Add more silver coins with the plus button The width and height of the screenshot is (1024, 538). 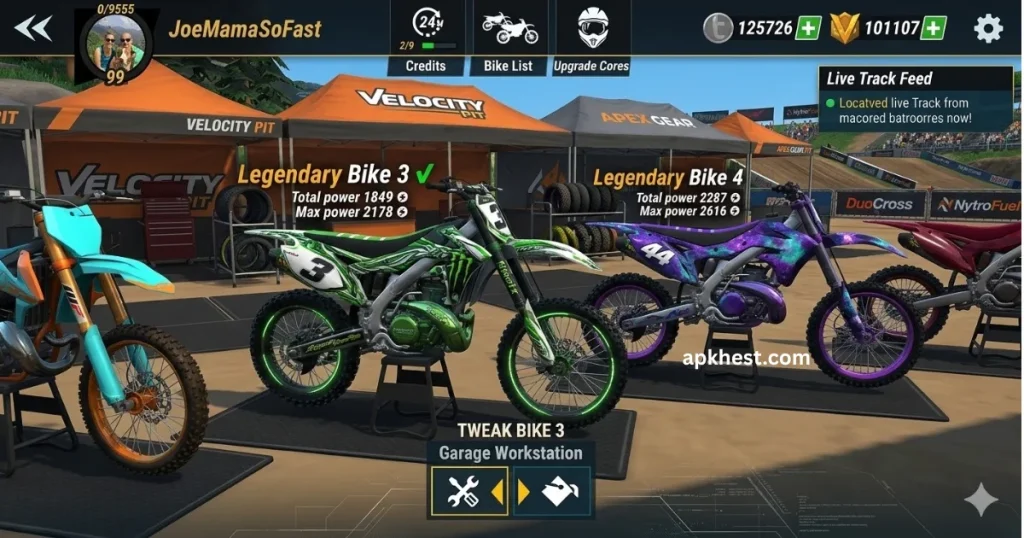click(808, 28)
